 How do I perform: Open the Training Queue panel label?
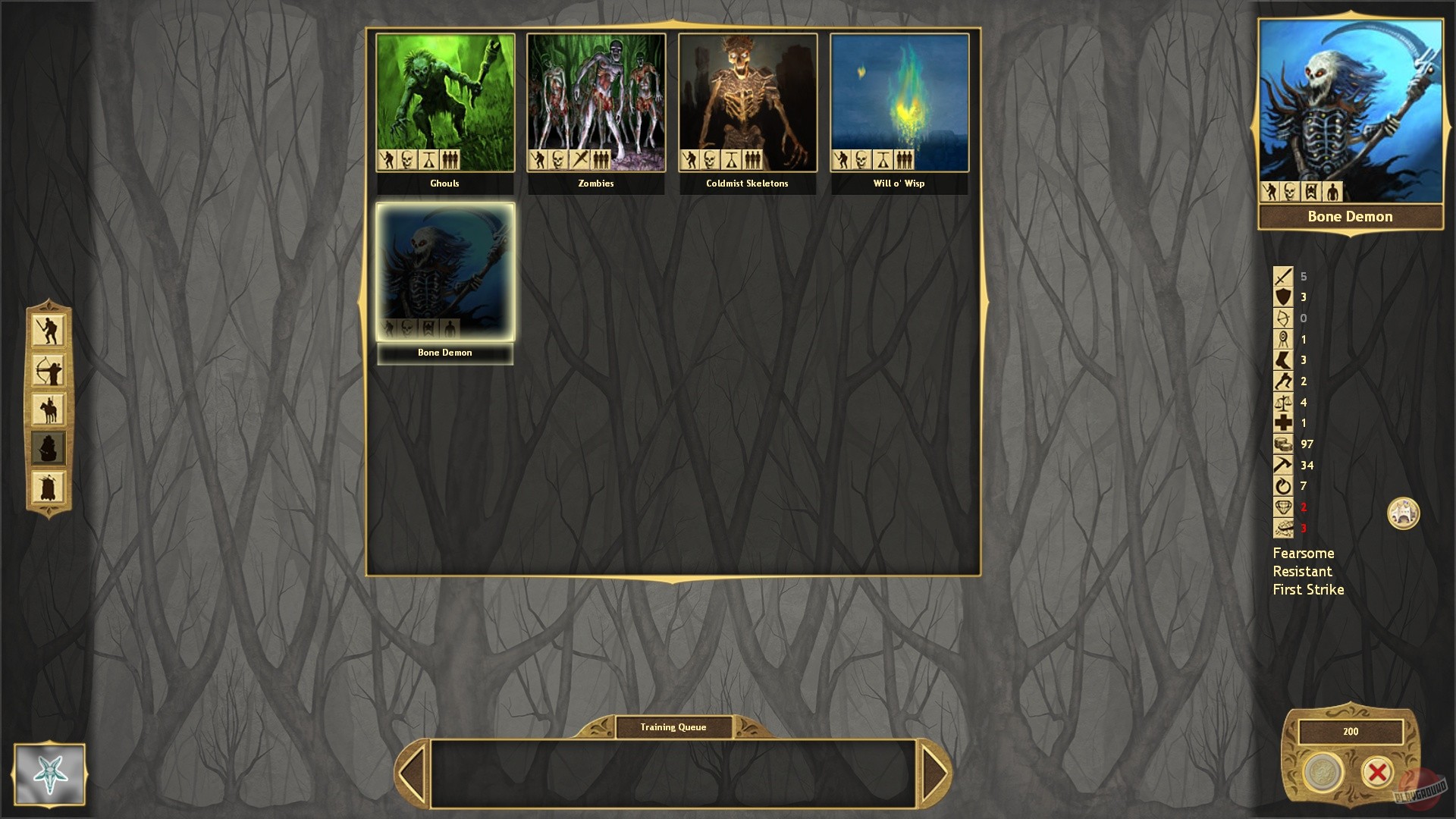point(673,726)
